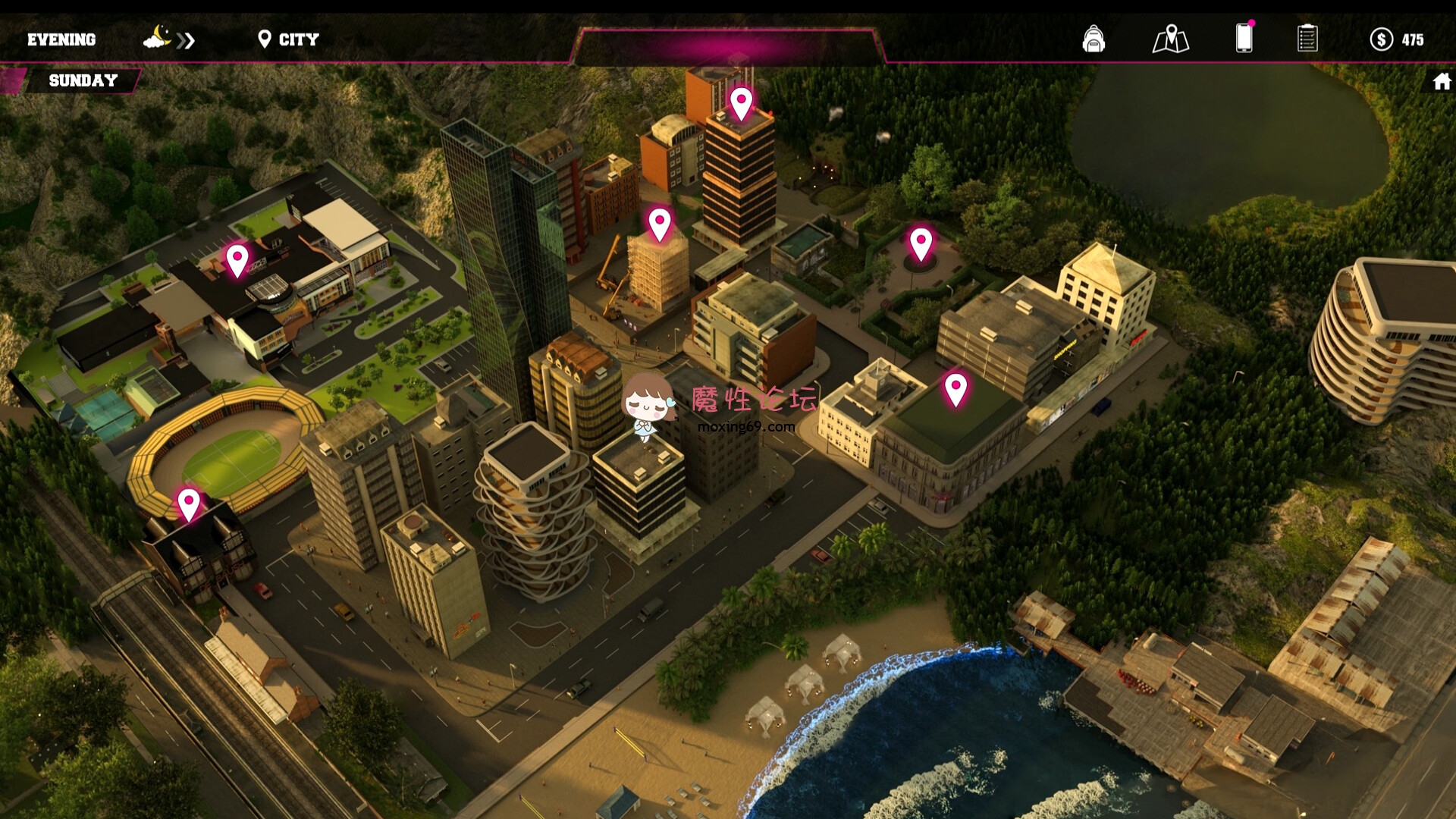This screenshot has height=819, width=1456.
Task: Open the backpack inventory icon
Action: pos(1094,39)
